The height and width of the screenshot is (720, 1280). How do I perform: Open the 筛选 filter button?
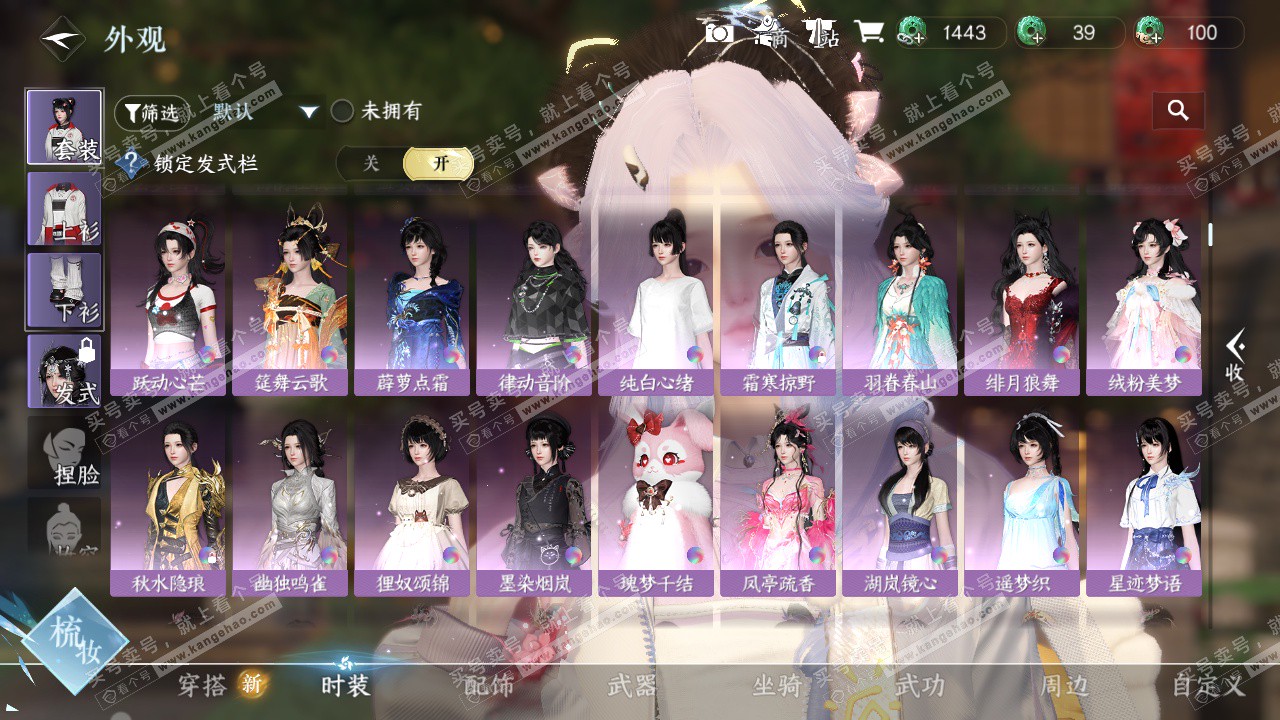151,112
